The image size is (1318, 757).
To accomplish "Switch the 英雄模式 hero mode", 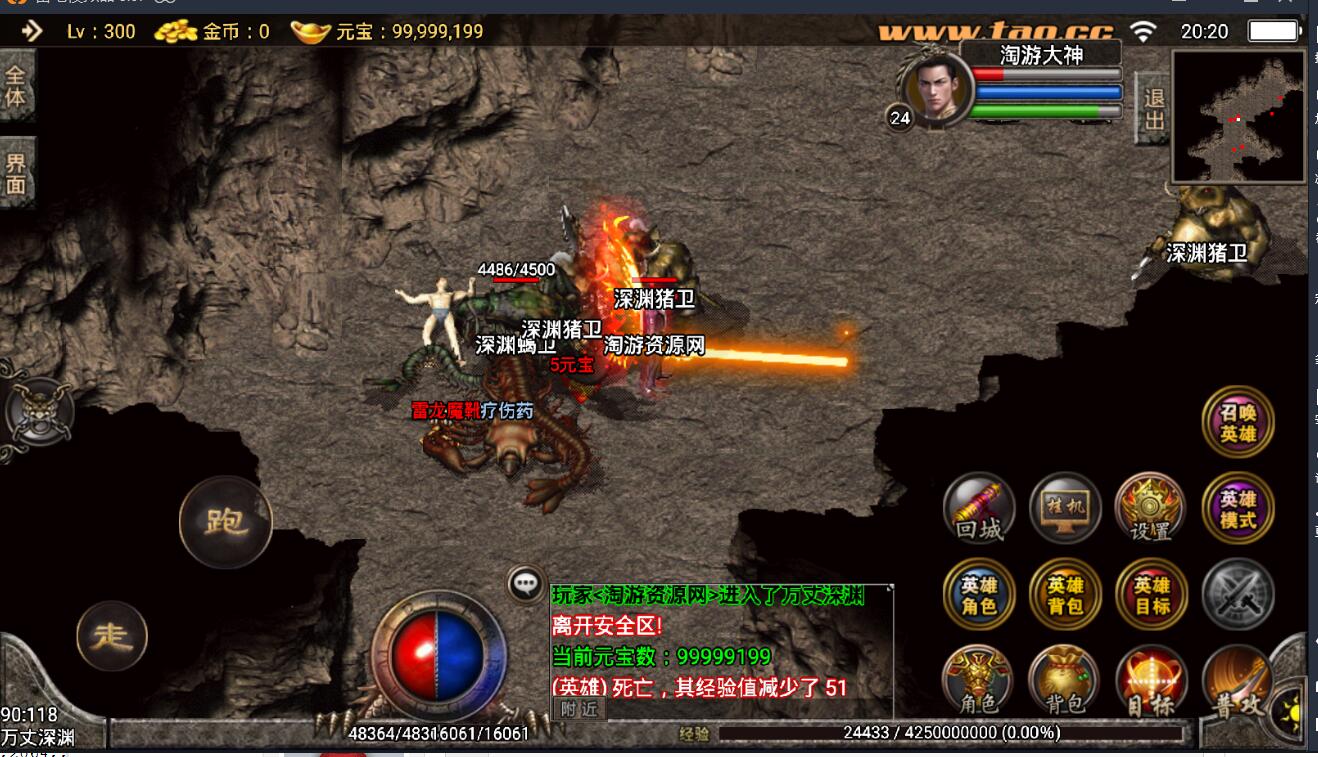I will point(1238,508).
